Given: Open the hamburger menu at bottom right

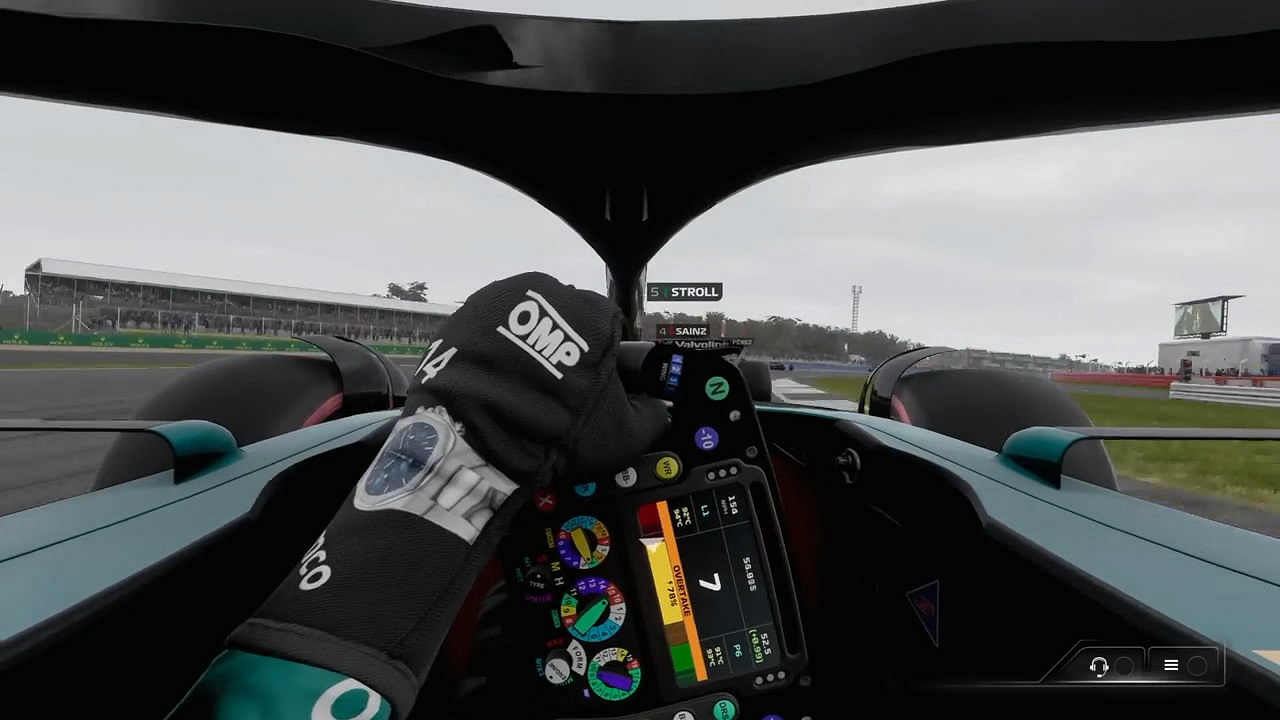Looking at the screenshot, I should point(1172,665).
